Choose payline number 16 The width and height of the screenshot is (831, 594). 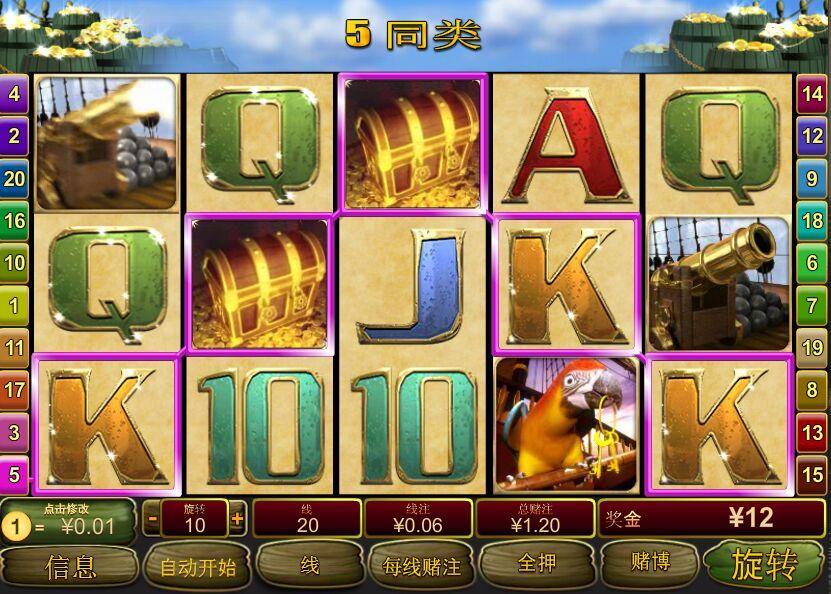point(14,221)
